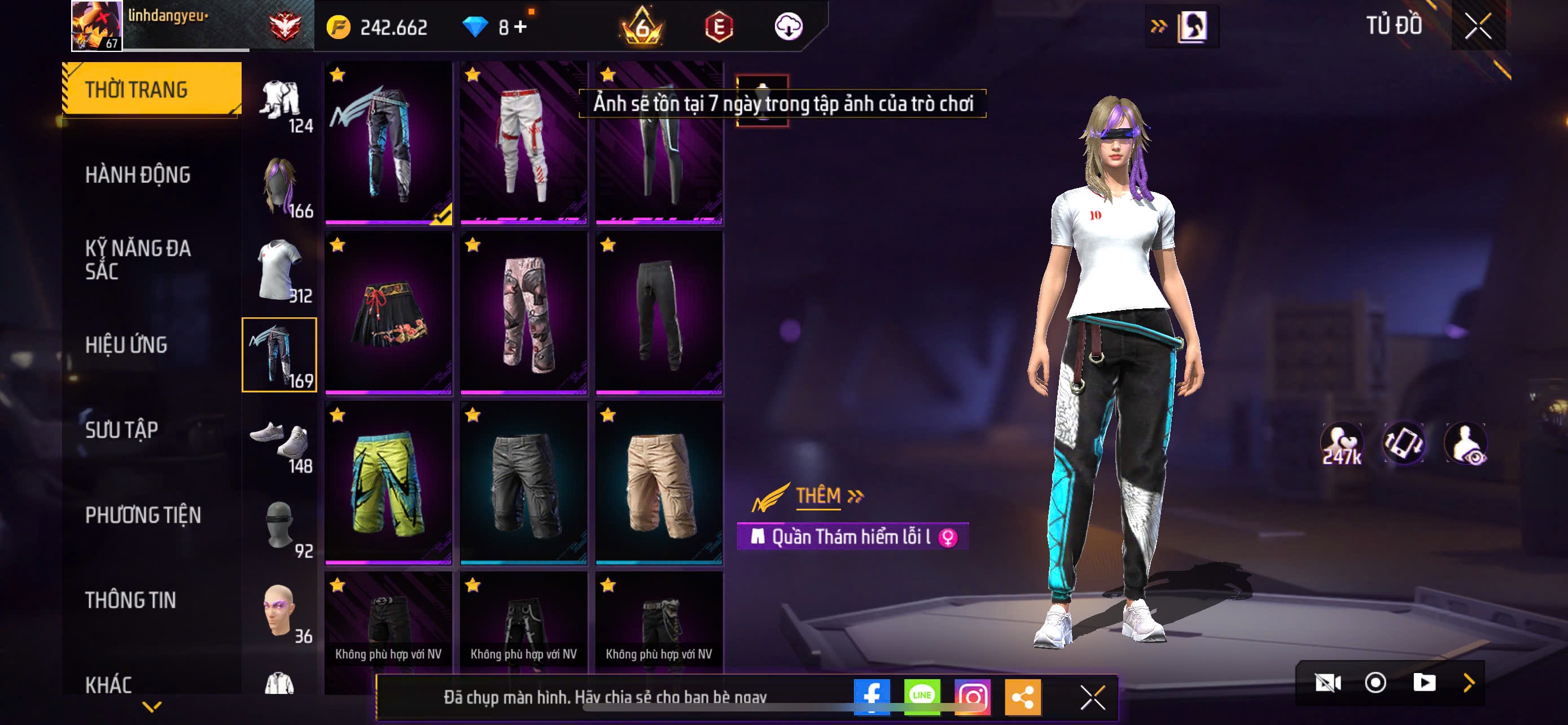1568x725 pixels.
Task: Share the screenshot via Instagram
Action: click(972, 696)
